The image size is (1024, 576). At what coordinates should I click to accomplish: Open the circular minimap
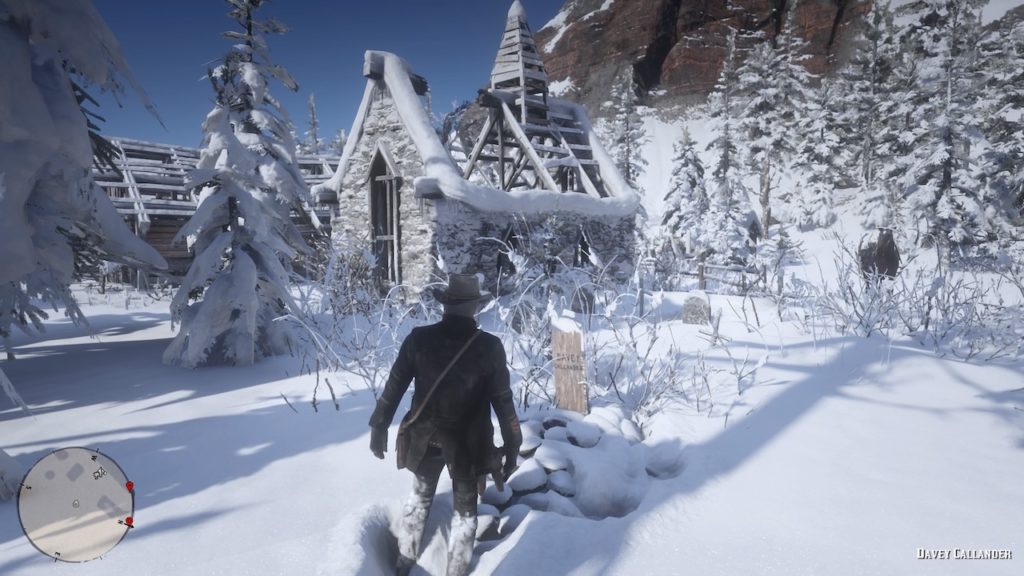pos(75,503)
